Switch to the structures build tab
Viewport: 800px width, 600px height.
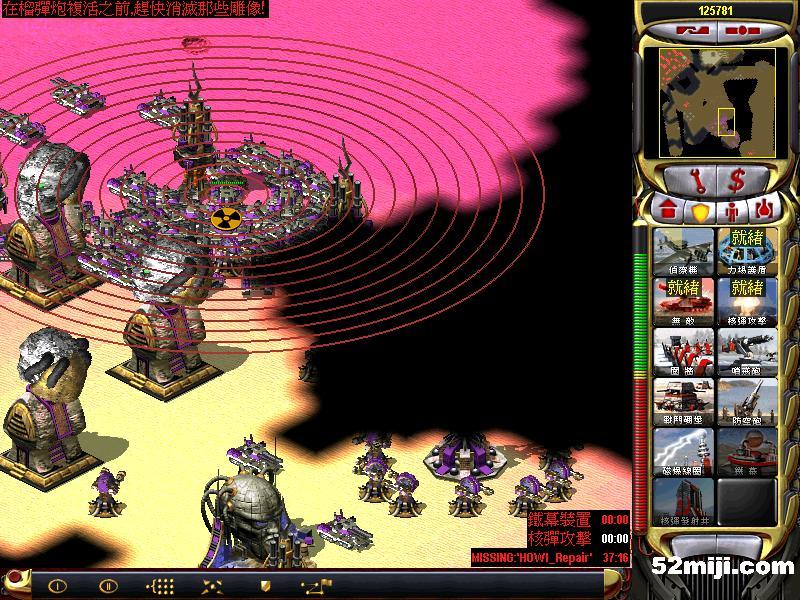point(665,211)
